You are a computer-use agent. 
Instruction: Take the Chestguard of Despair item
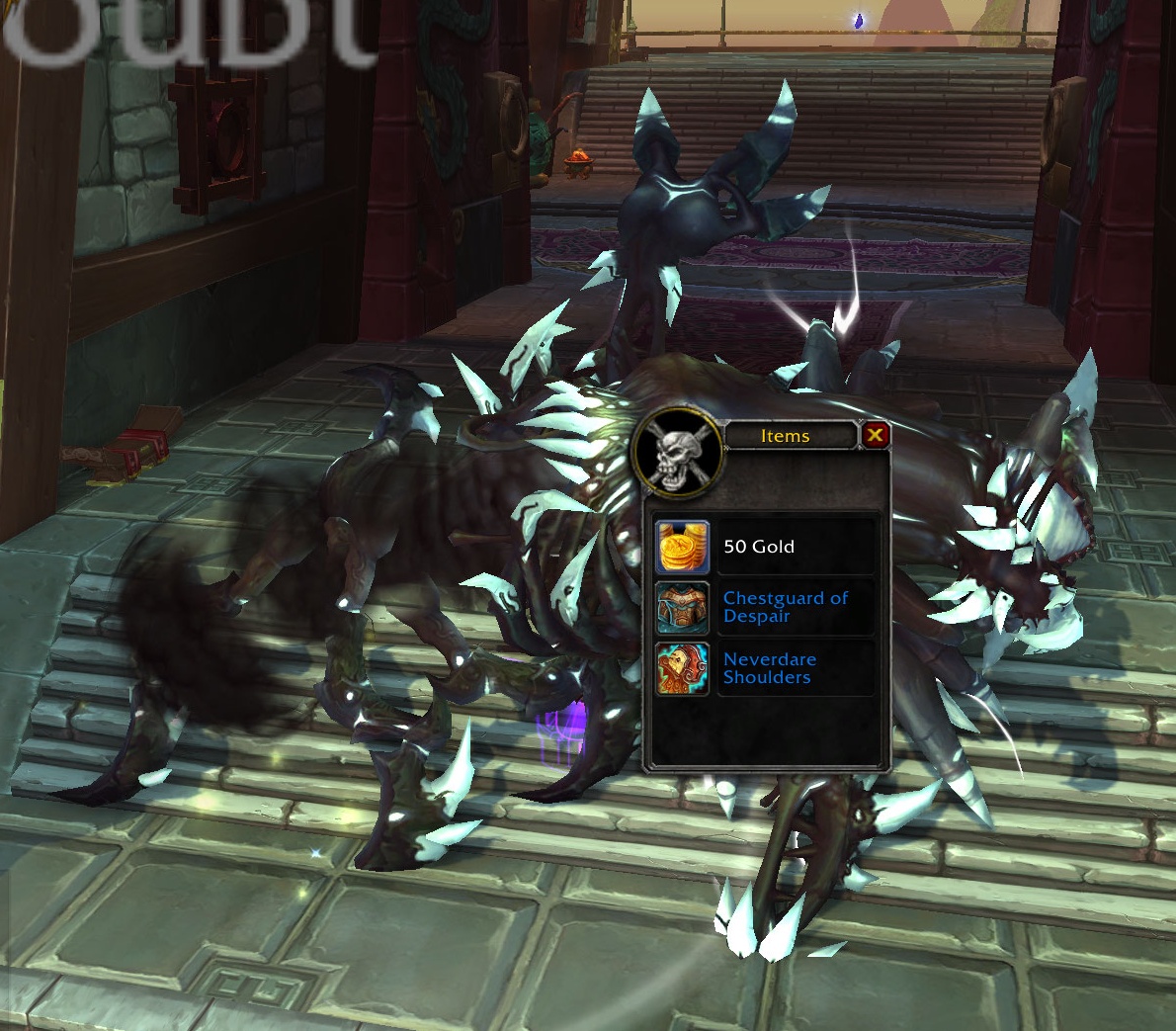coord(683,608)
